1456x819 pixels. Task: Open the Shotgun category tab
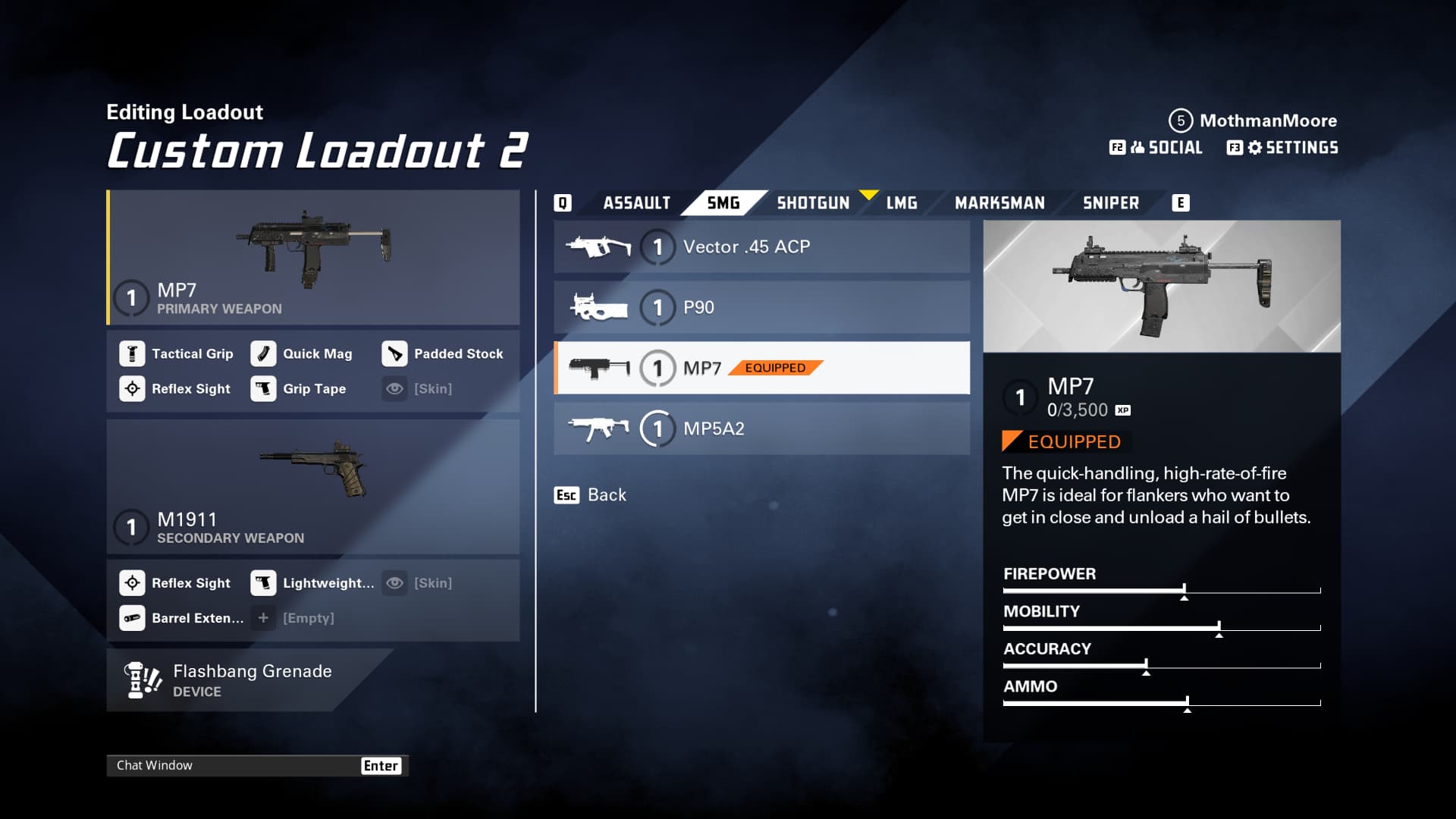(812, 203)
